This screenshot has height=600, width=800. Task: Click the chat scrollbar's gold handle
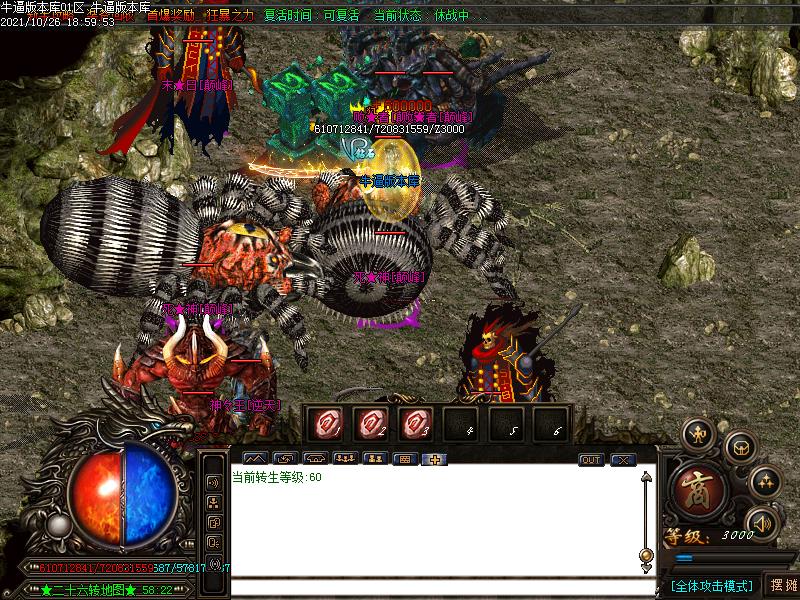click(646, 555)
